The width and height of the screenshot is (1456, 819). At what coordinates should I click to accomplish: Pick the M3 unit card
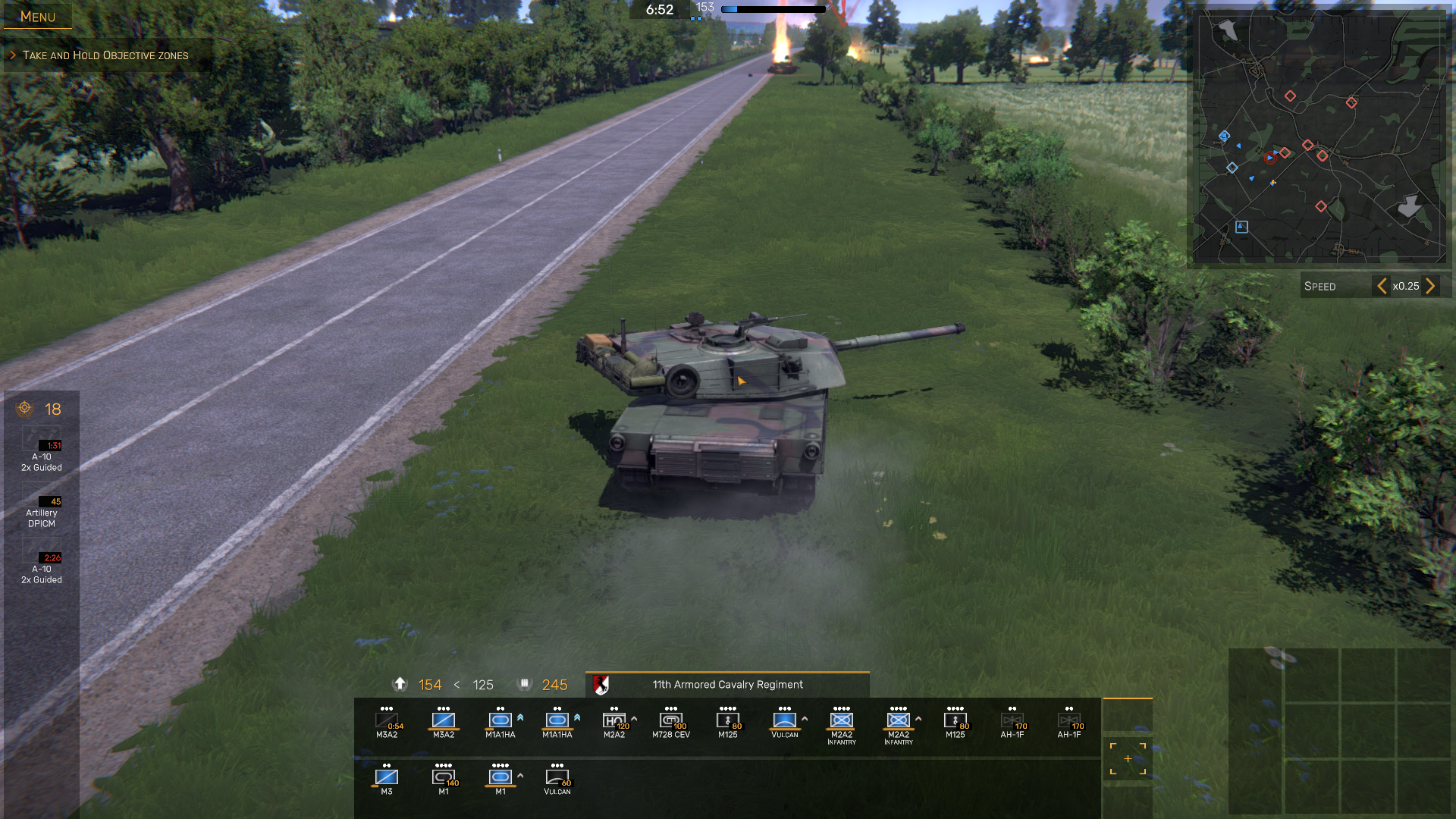(387, 780)
